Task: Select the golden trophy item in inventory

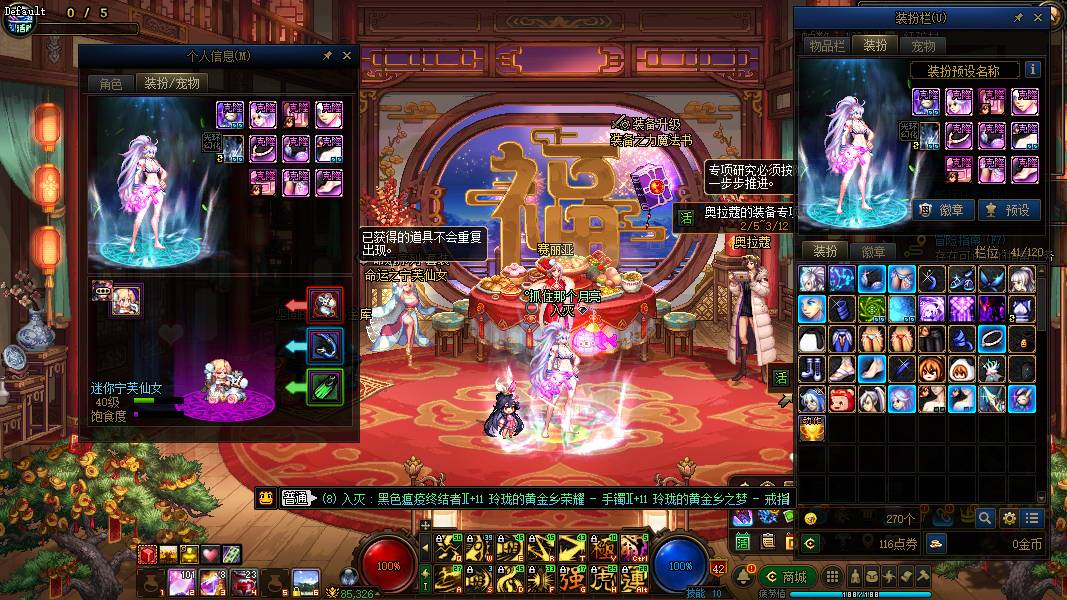Action: [813, 430]
